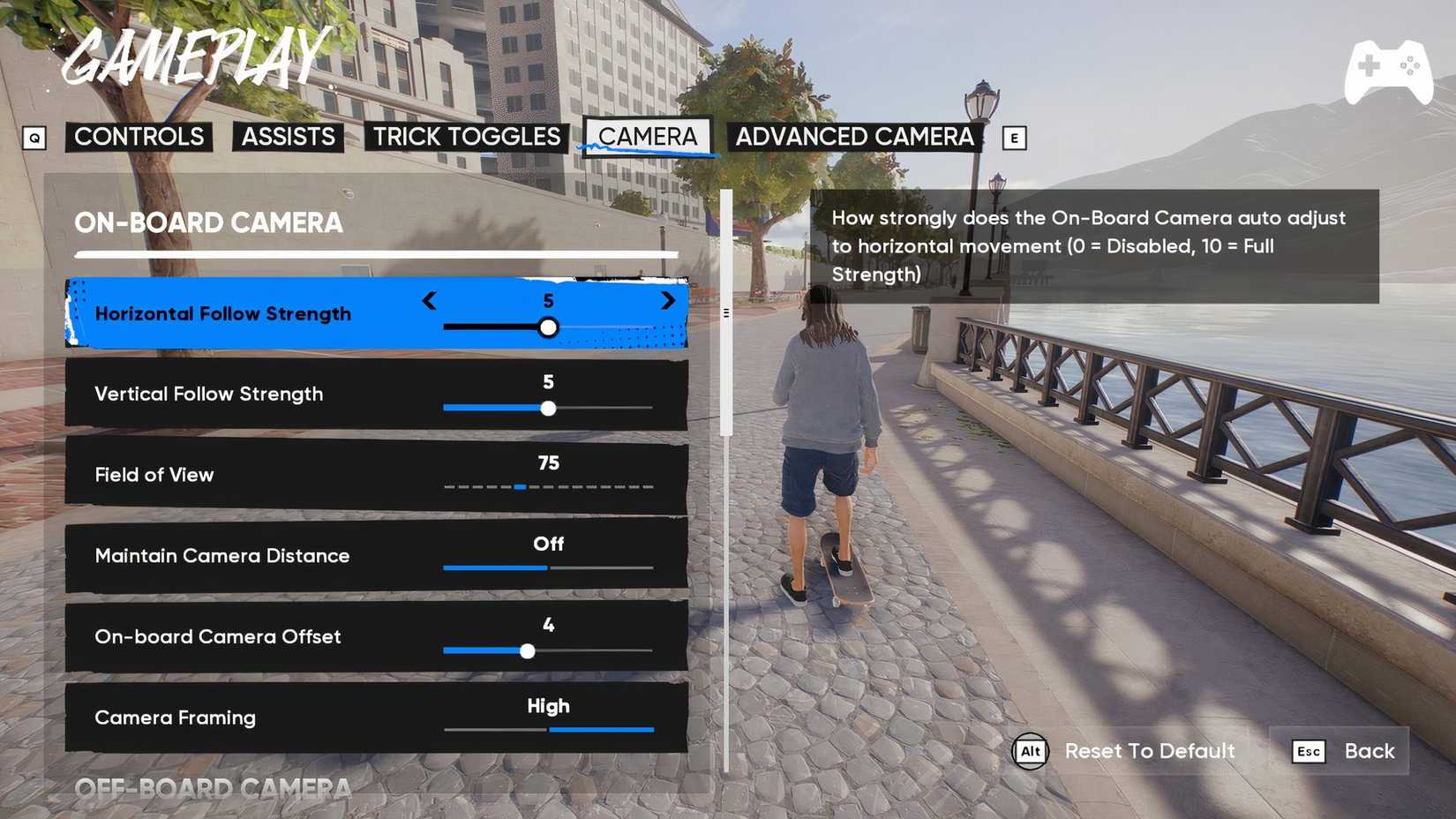1456x819 pixels.
Task: Click the Q keyboard shortcut icon
Action: click(35, 138)
